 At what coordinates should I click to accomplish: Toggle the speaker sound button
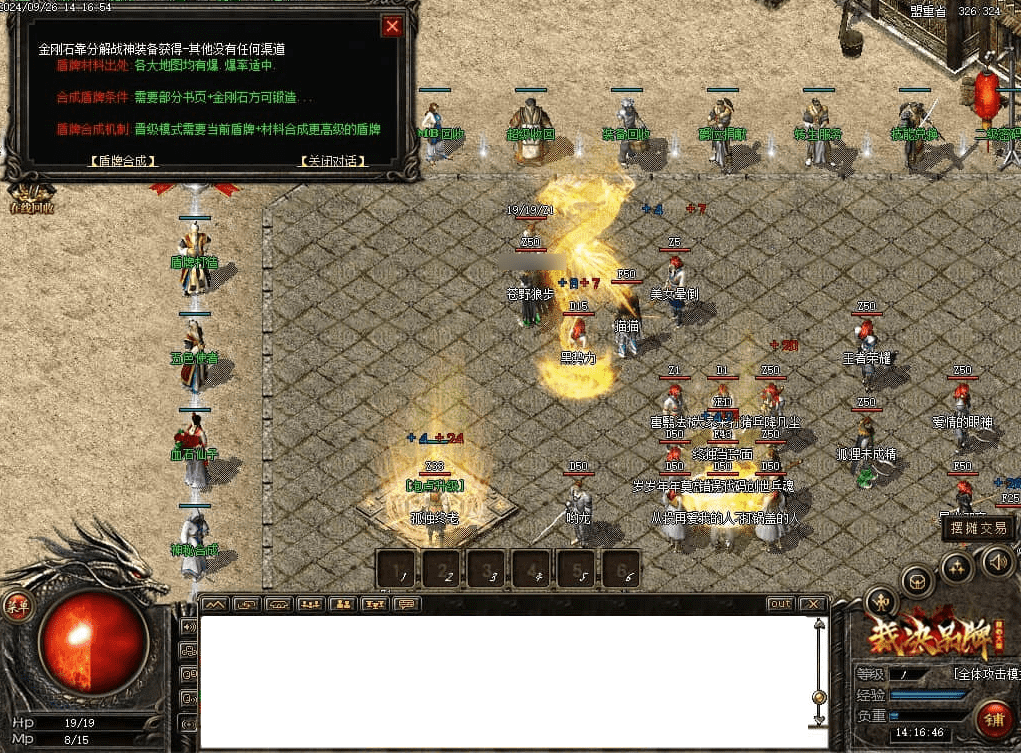coord(996,560)
